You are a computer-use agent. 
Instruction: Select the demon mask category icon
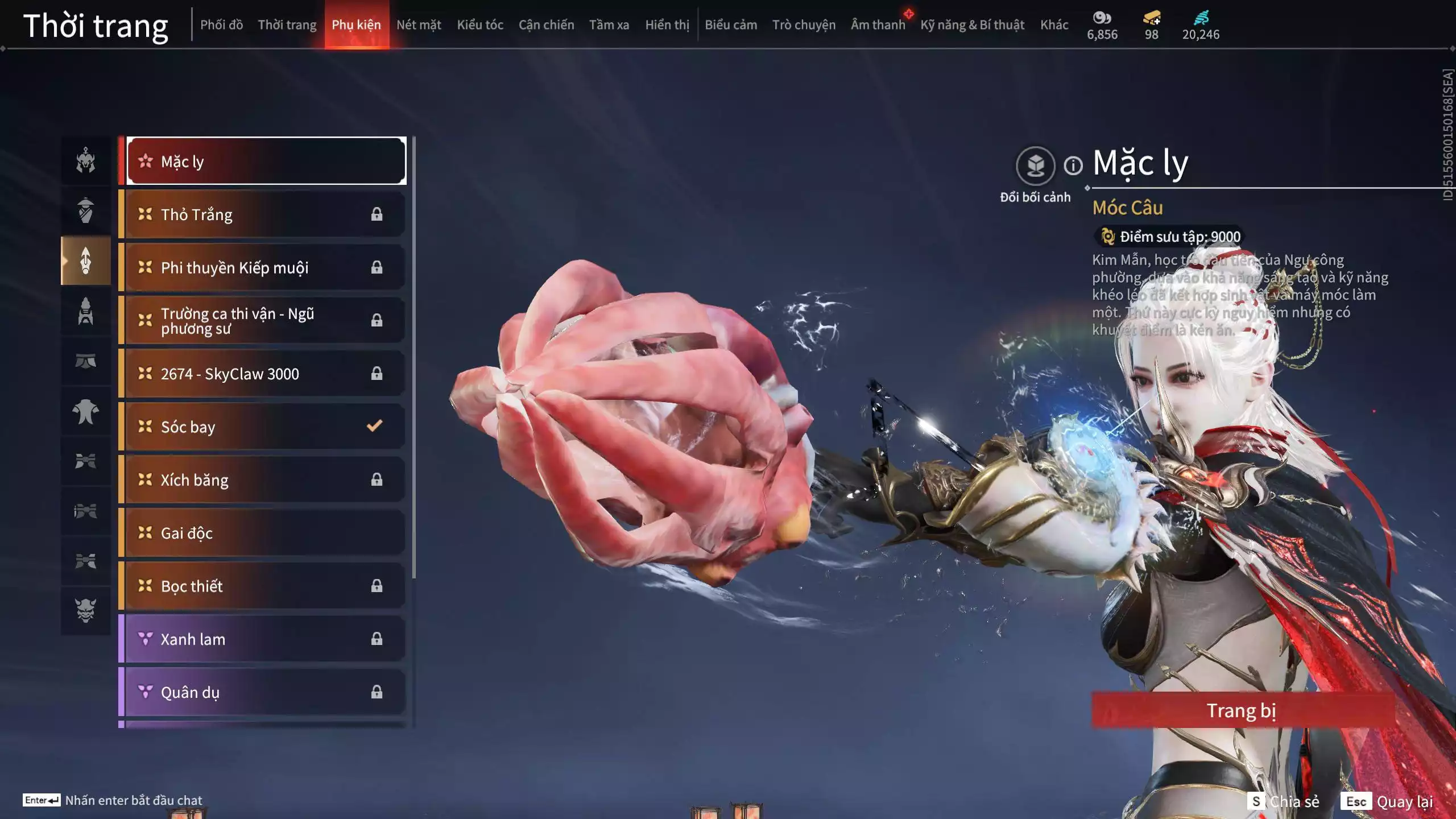click(x=85, y=610)
